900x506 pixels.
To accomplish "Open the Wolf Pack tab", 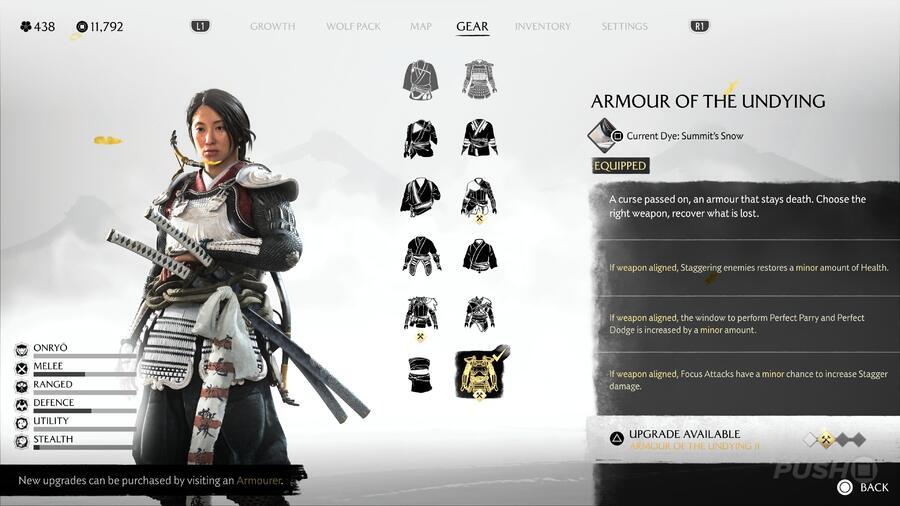I will [353, 26].
